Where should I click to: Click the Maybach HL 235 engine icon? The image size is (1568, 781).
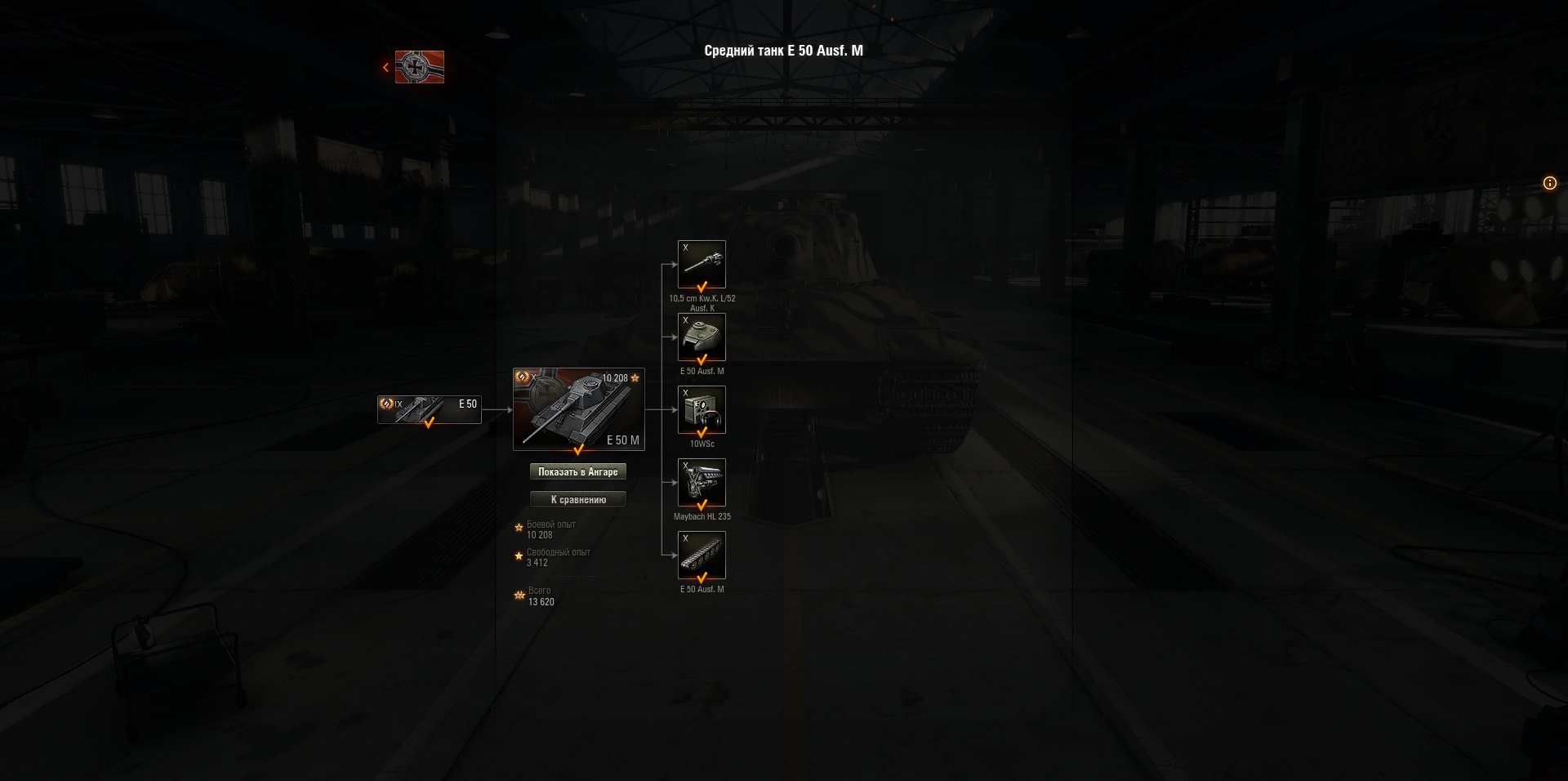(x=702, y=482)
